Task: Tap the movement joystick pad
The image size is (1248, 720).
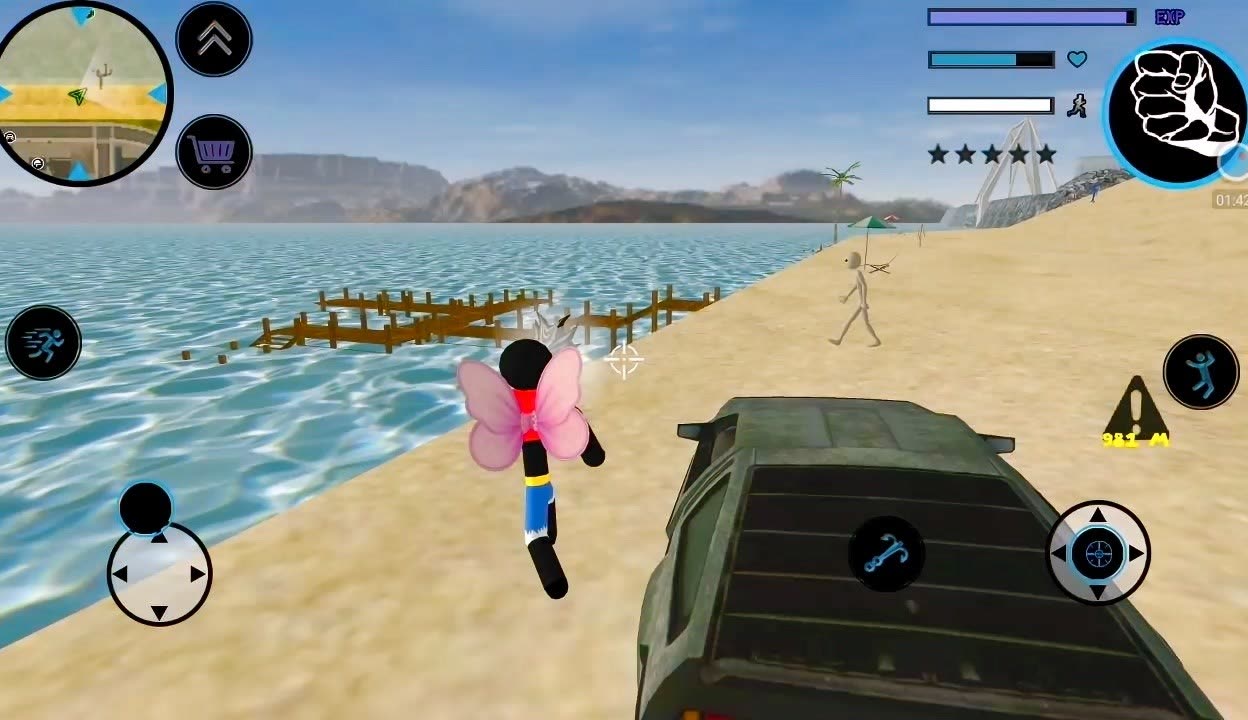Action: 159,574
